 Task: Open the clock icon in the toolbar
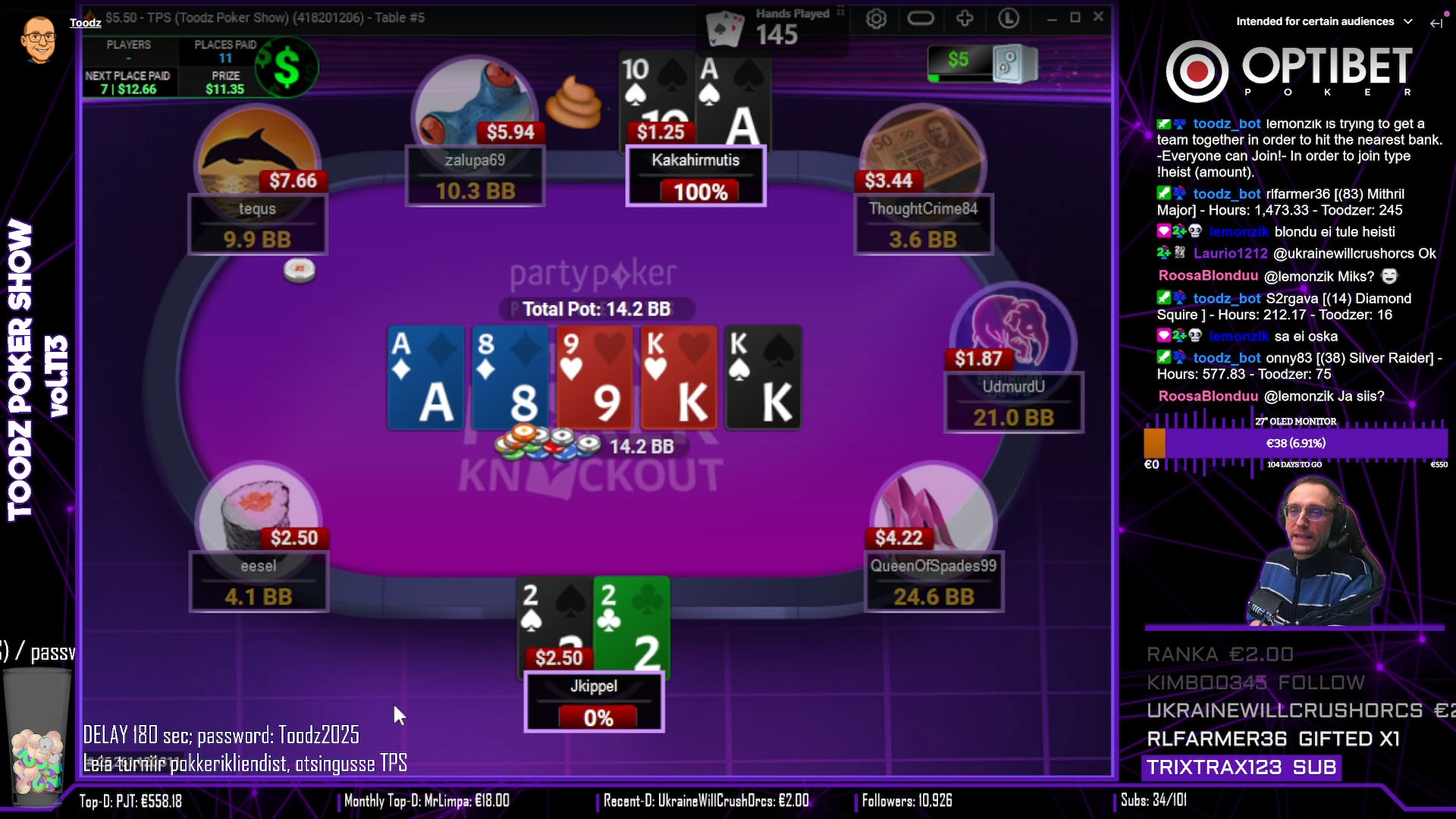click(x=1009, y=18)
